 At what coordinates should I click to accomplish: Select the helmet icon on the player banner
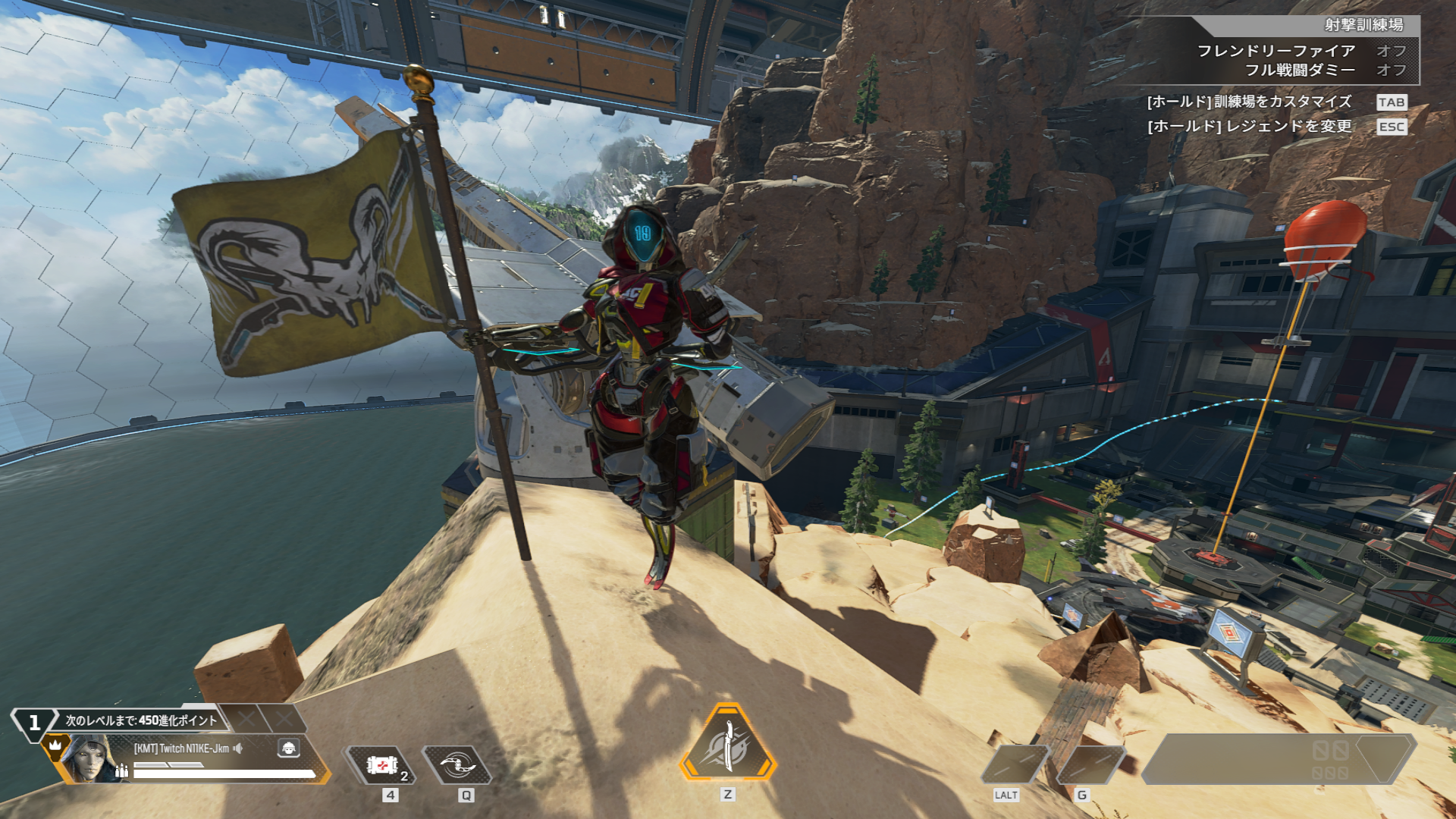point(288,748)
